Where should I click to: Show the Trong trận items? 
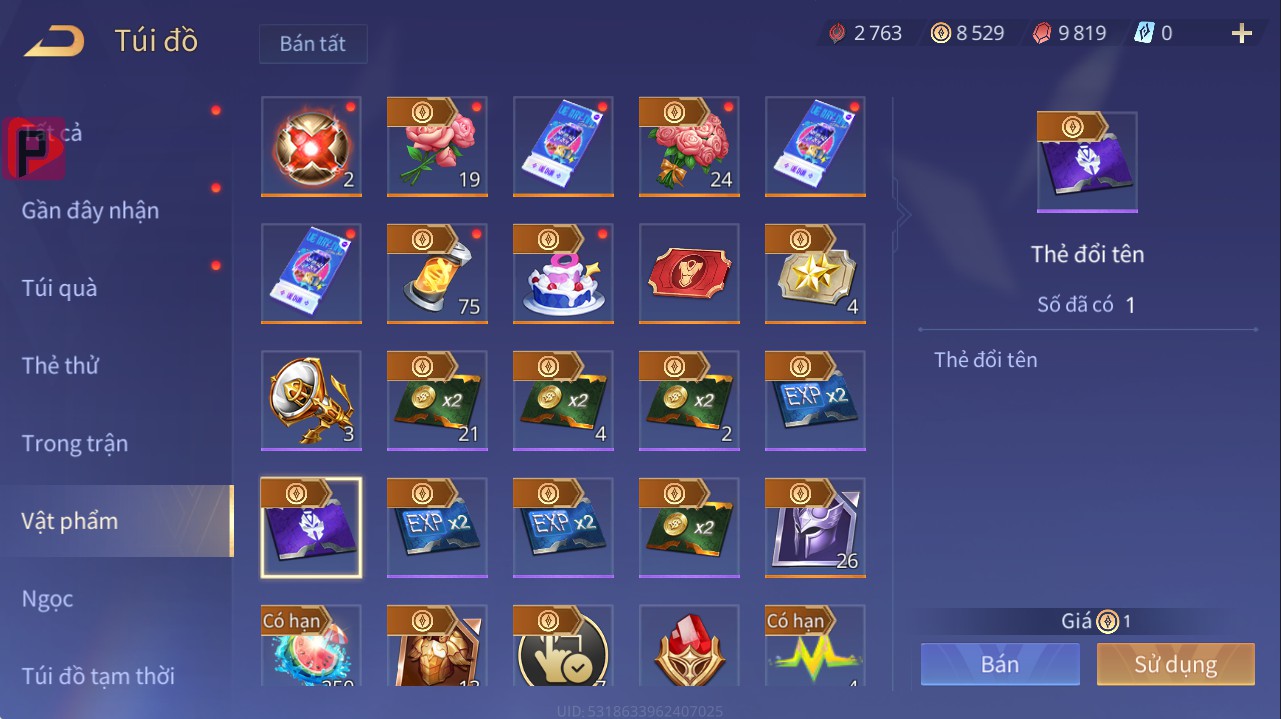tap(75, 443)
